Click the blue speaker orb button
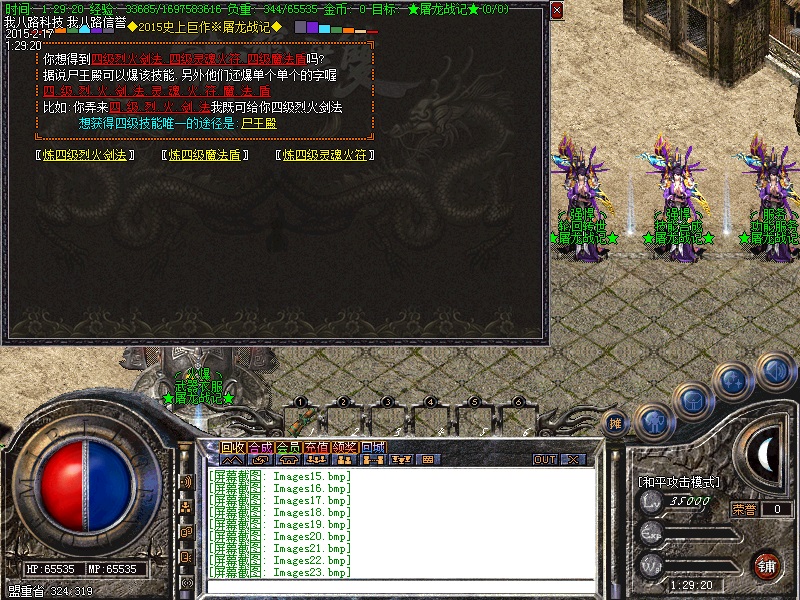This screenshot has width=800, height=600. pyautogui.click(x=772, y=371)
